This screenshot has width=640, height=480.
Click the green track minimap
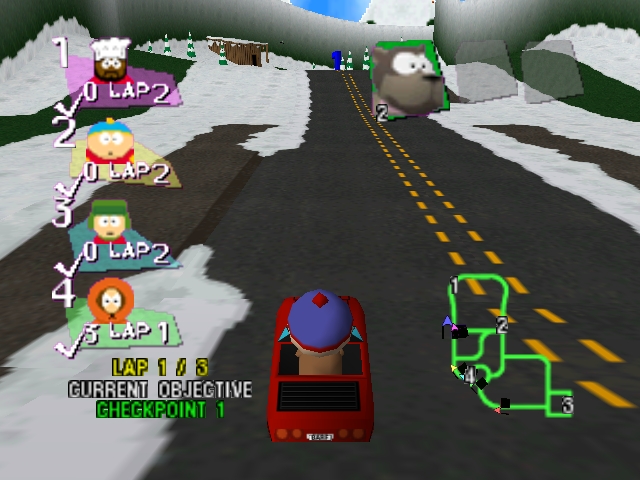tap(500, 345)
